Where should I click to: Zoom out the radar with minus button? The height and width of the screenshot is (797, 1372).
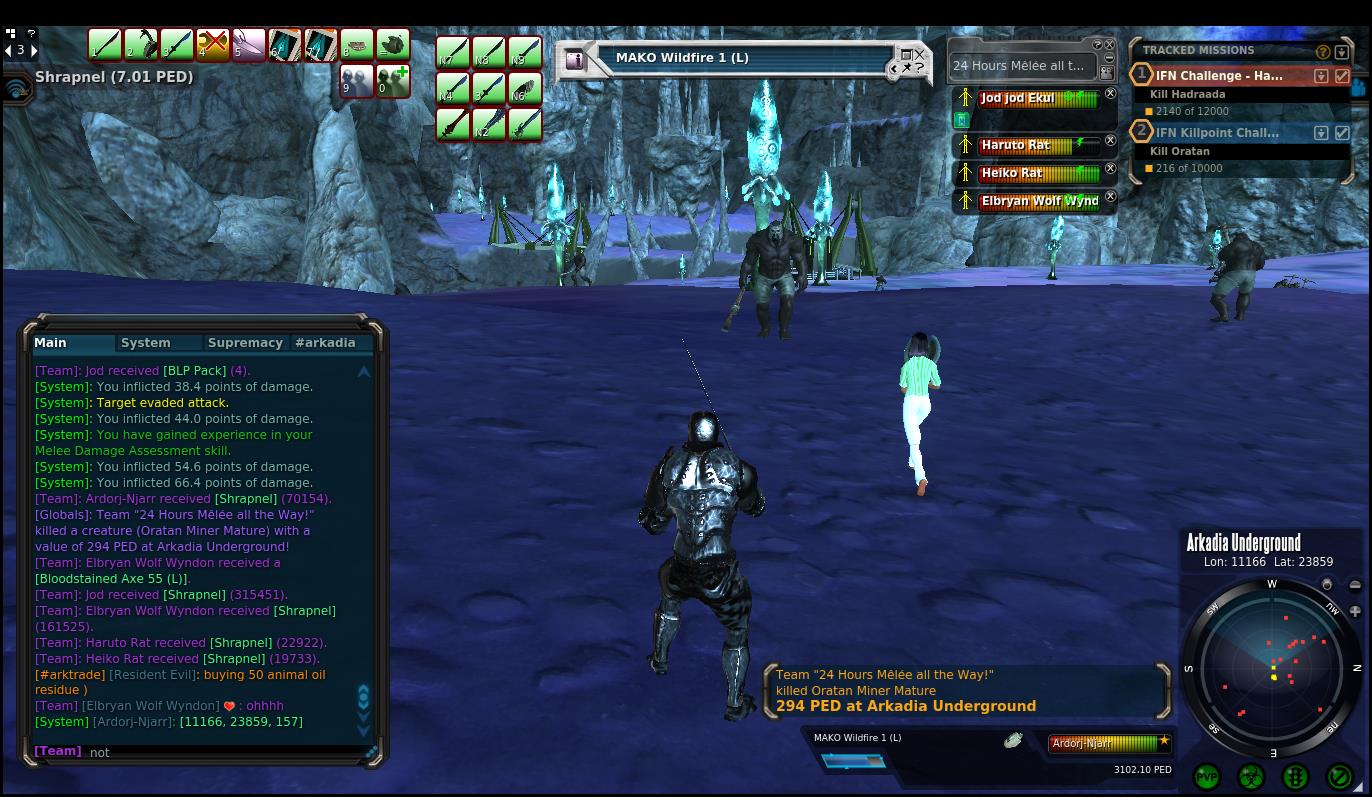pyautogui.click(x=1355, y=586)
